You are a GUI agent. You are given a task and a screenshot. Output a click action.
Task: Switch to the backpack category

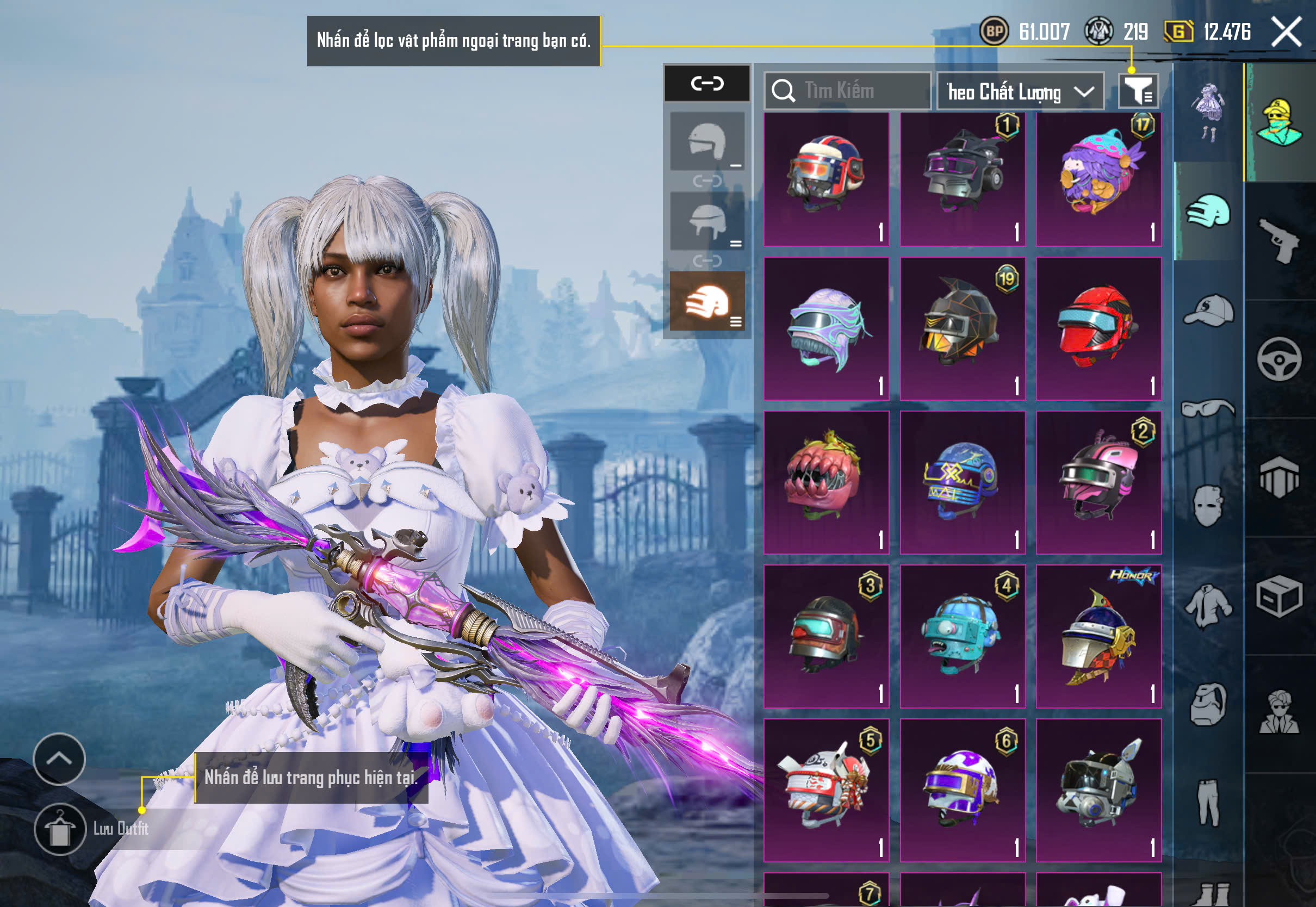(1209, 705)
